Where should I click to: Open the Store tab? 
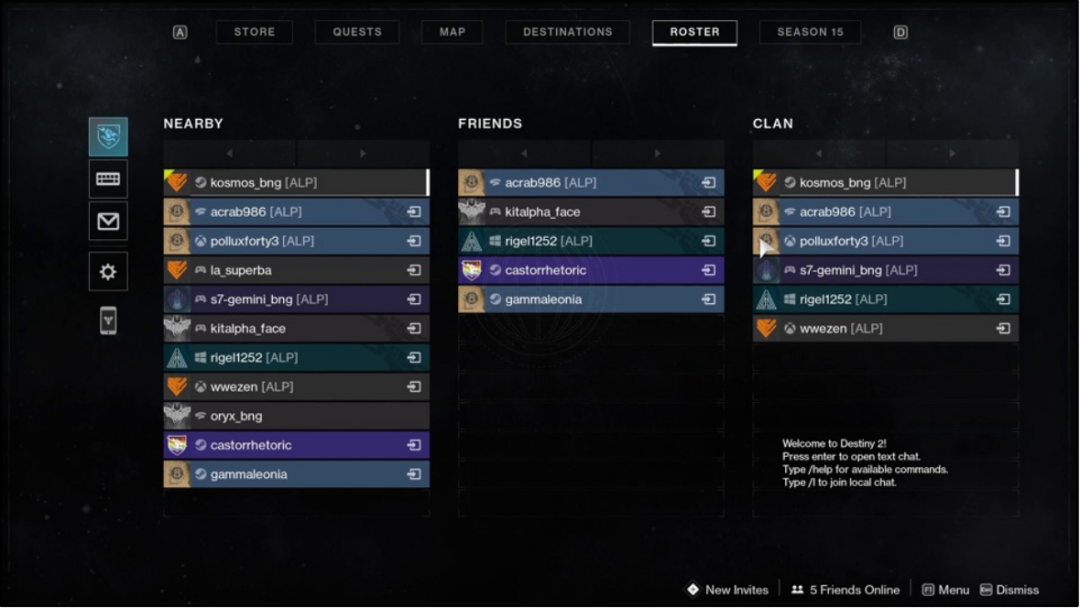254,32
